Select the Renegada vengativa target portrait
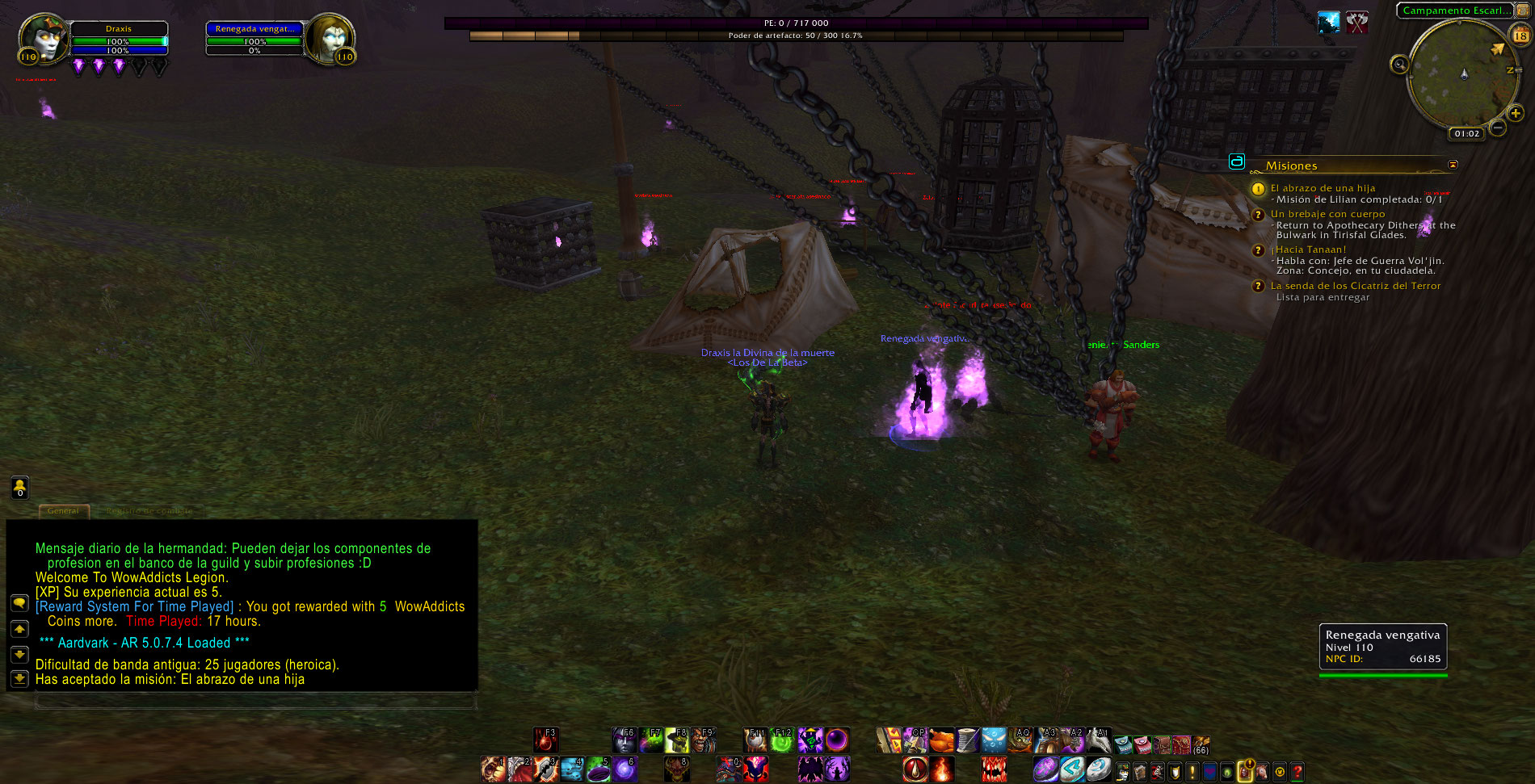 click(330, 38)
